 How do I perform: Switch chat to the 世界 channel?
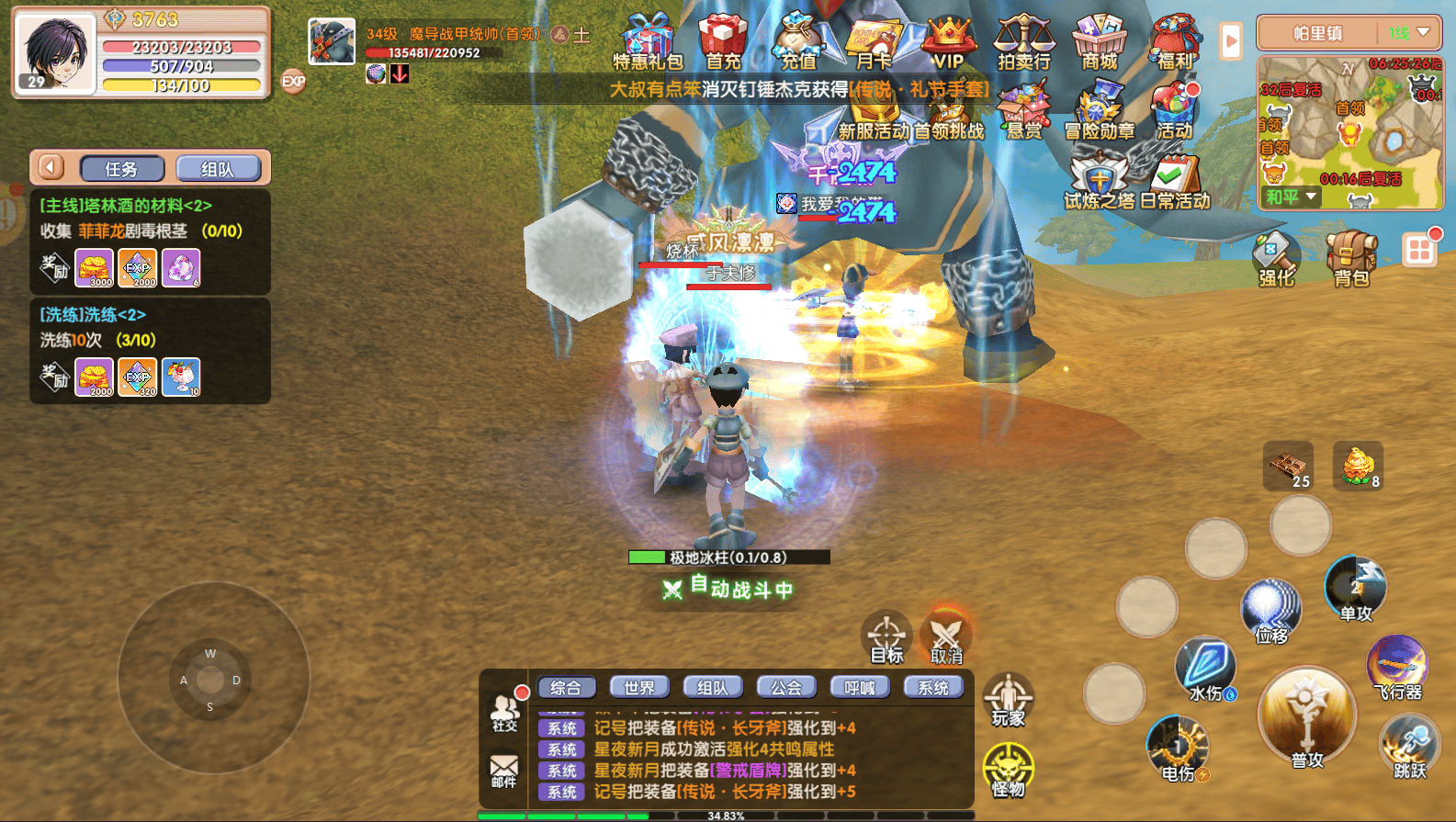(x=639, y=687)
